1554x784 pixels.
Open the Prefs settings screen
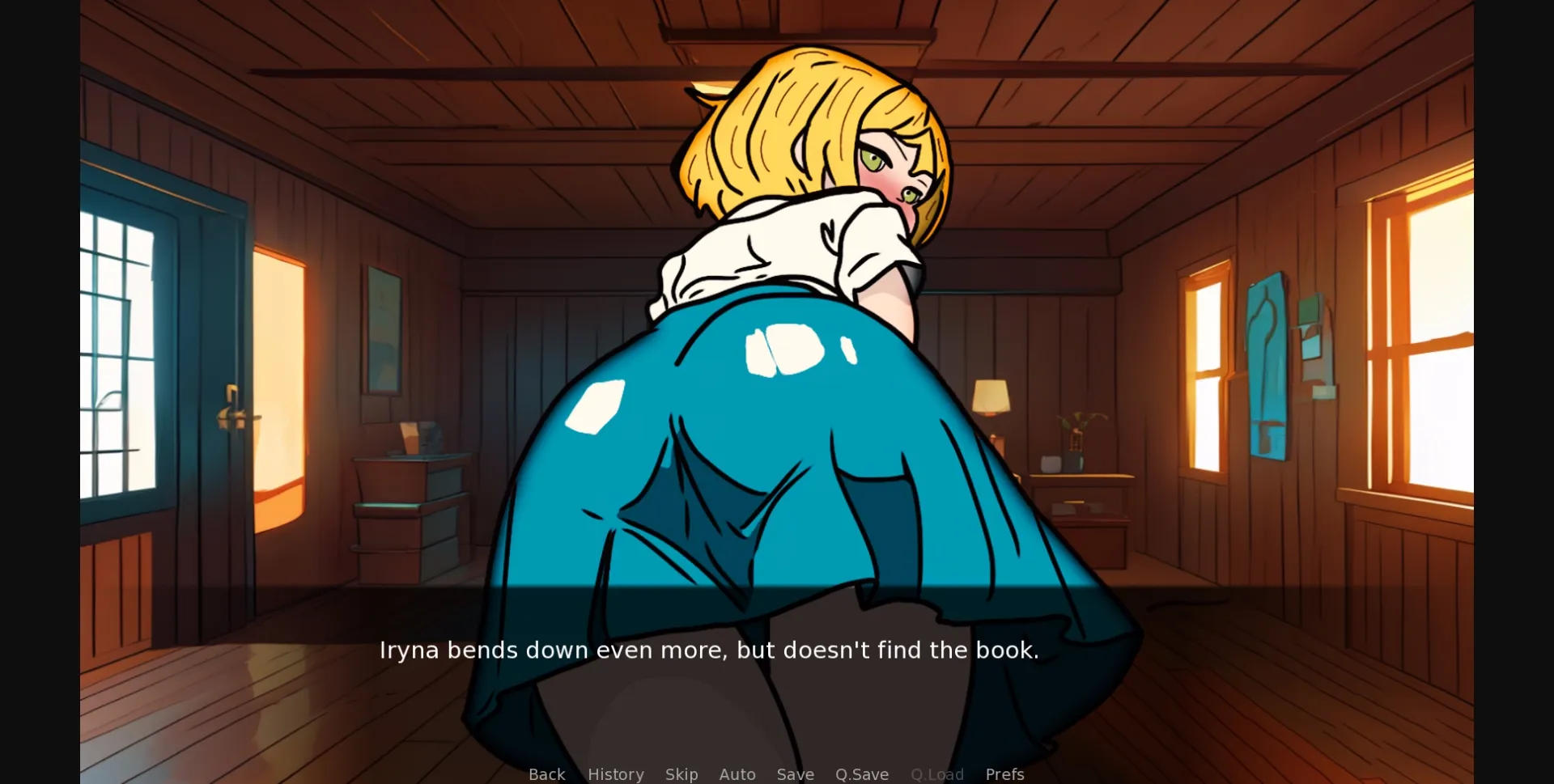coord(1004,774)
